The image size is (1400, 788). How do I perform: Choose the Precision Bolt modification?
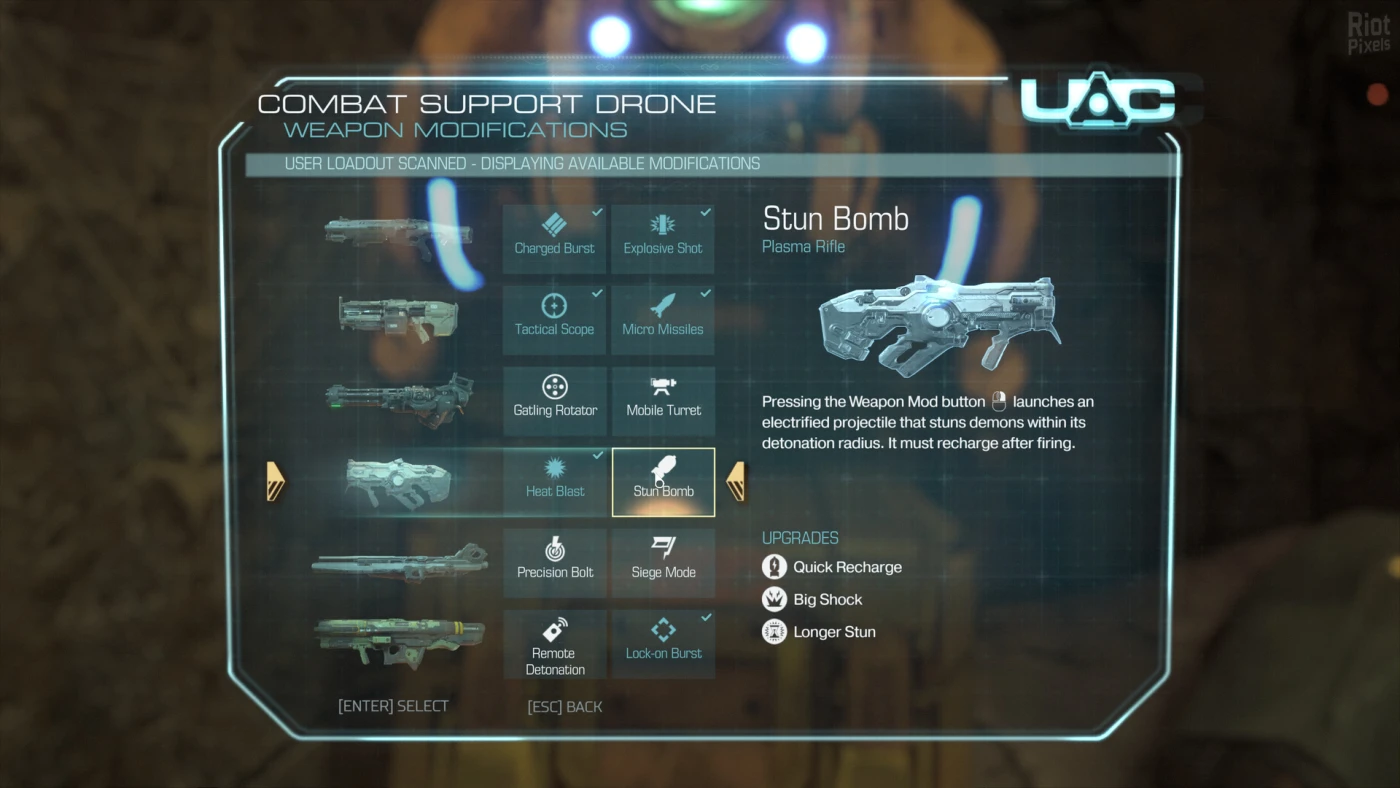554,563
